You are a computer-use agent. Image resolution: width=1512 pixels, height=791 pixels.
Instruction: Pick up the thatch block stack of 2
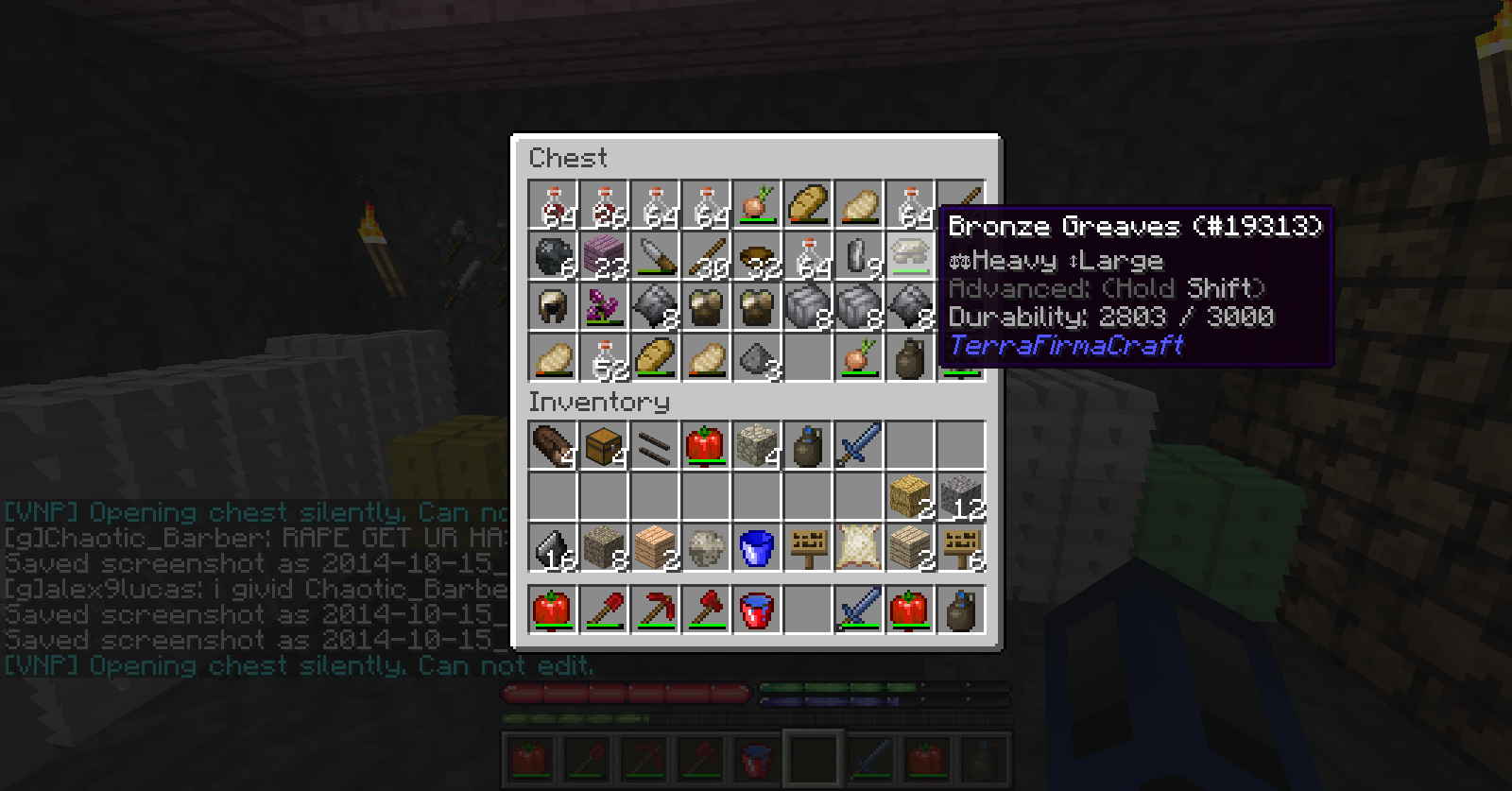(x=910, y=497)
